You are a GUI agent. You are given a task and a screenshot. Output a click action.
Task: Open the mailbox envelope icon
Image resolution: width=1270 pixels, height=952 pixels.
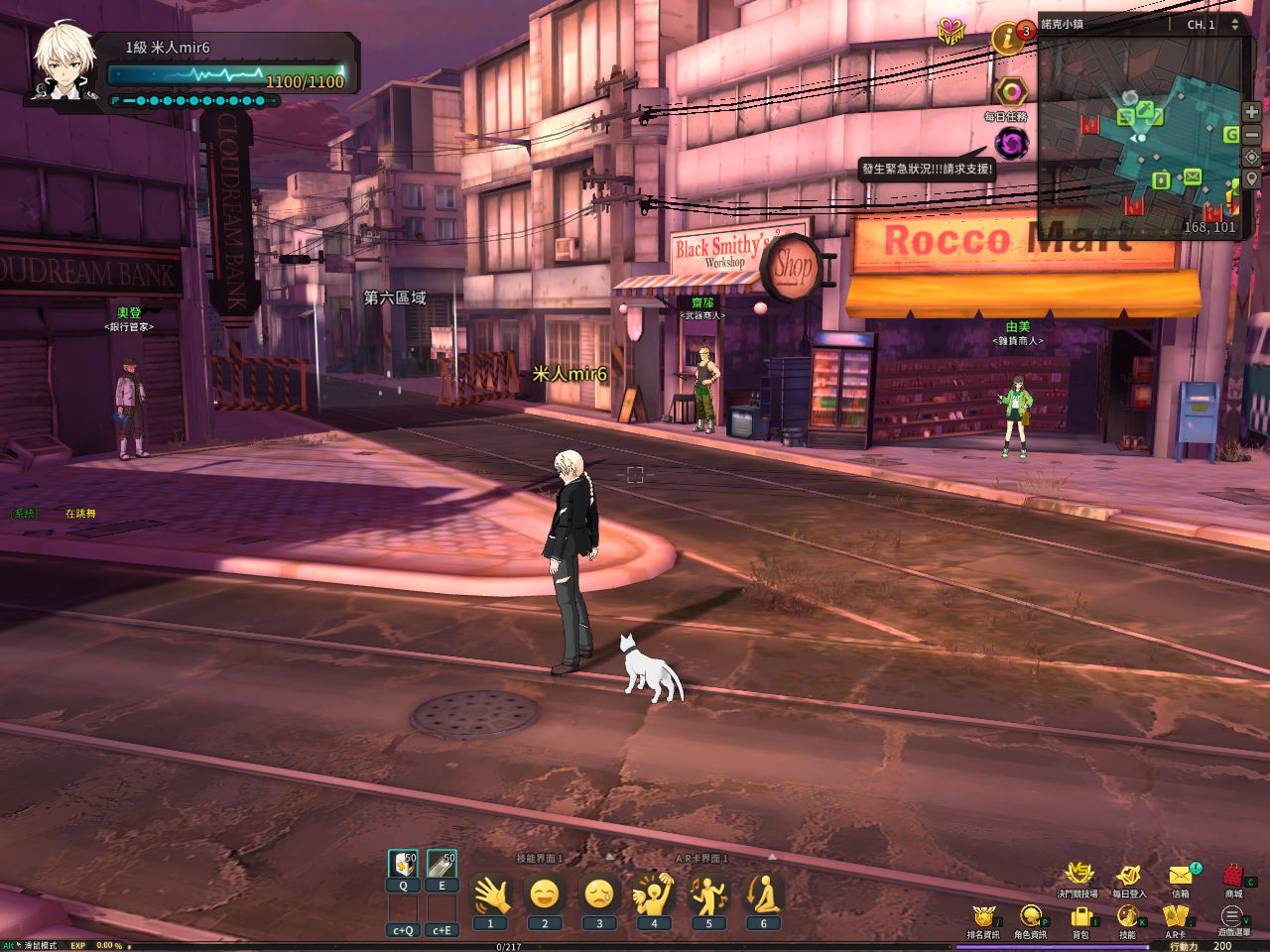click(x=1181, y=876)
